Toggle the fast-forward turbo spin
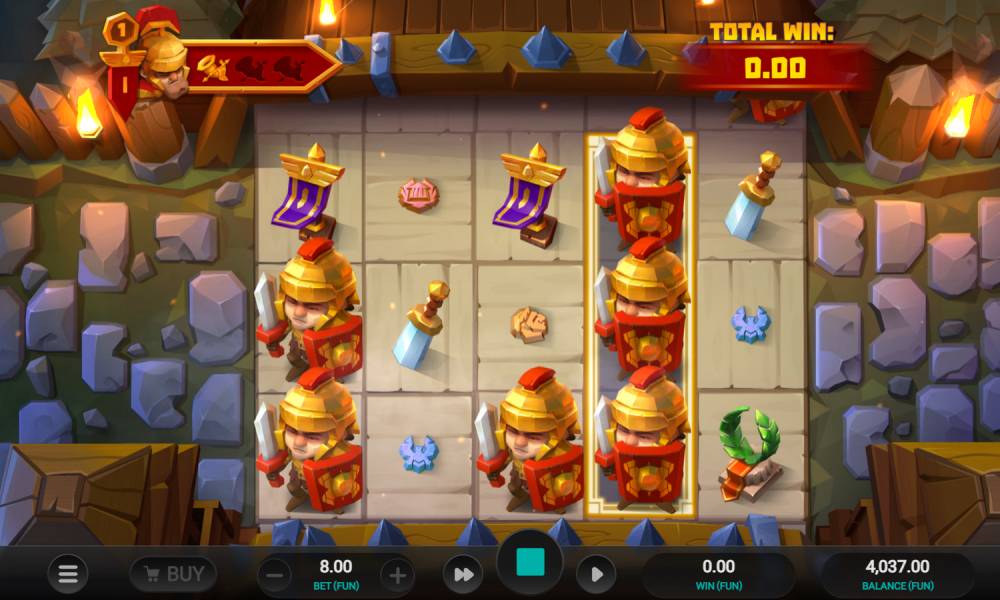1000x600 pixels. pos(463,575)
